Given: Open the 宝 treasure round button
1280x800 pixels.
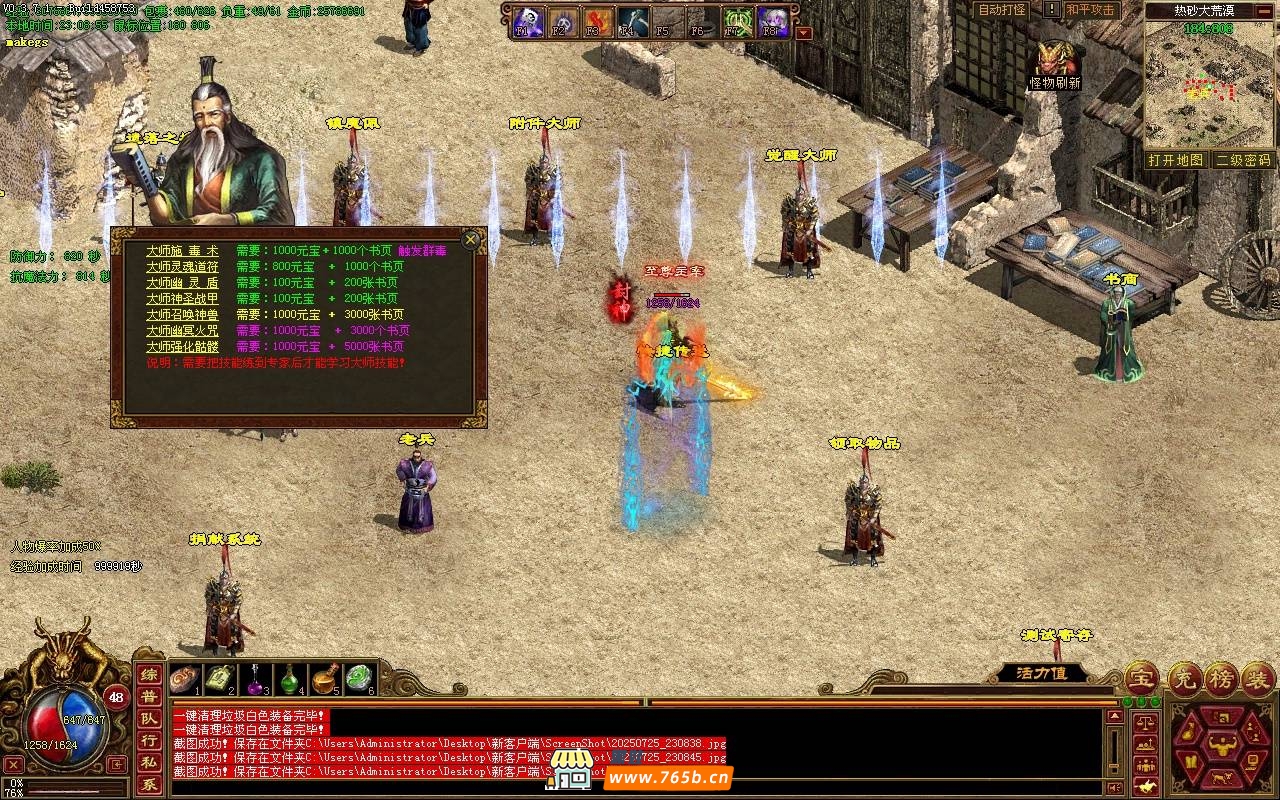Looking at the screenshot, I should coord(1140,678).
